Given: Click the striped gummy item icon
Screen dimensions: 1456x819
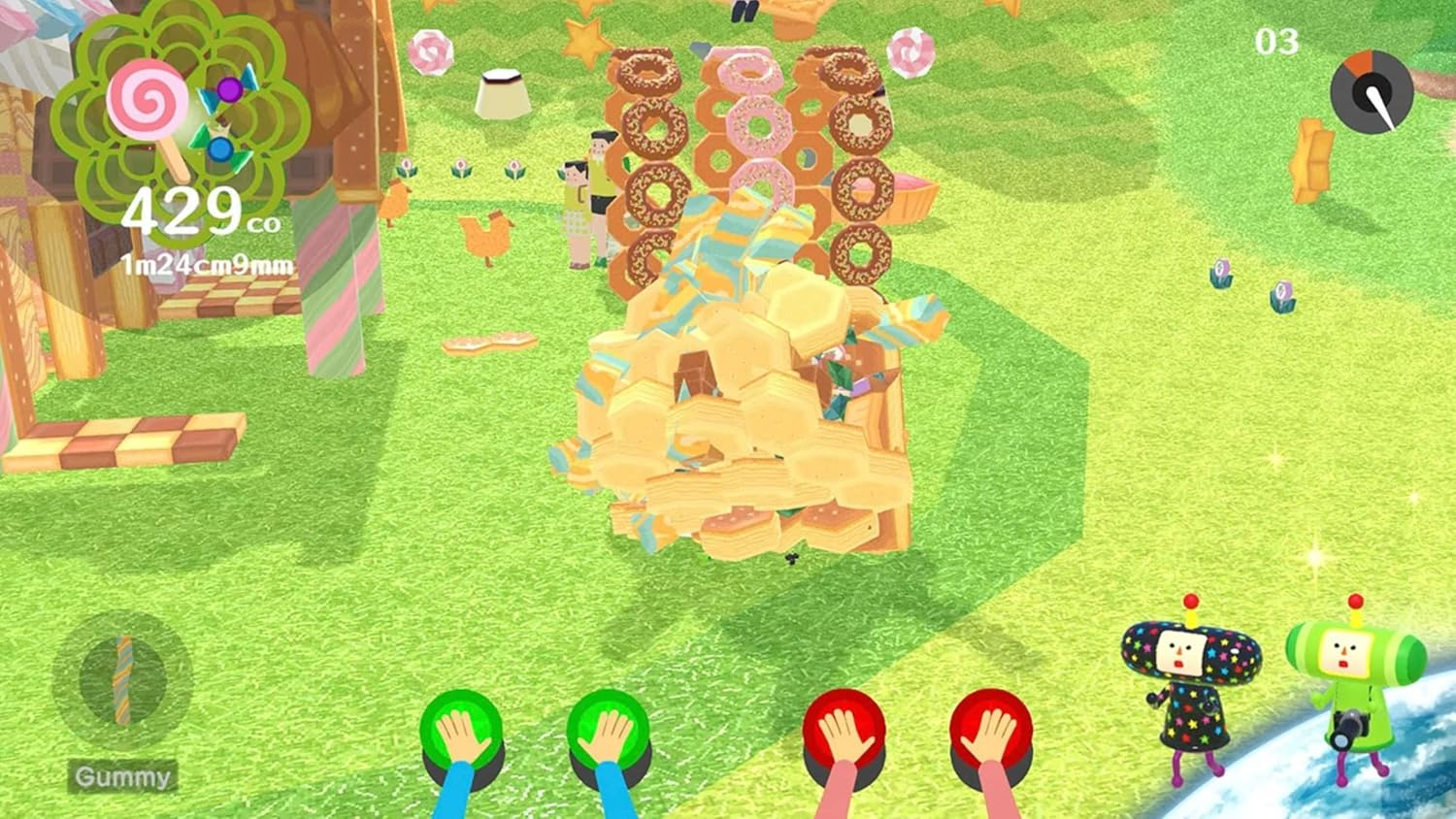Looking at the screenshot, I should (x=122, y=681).
